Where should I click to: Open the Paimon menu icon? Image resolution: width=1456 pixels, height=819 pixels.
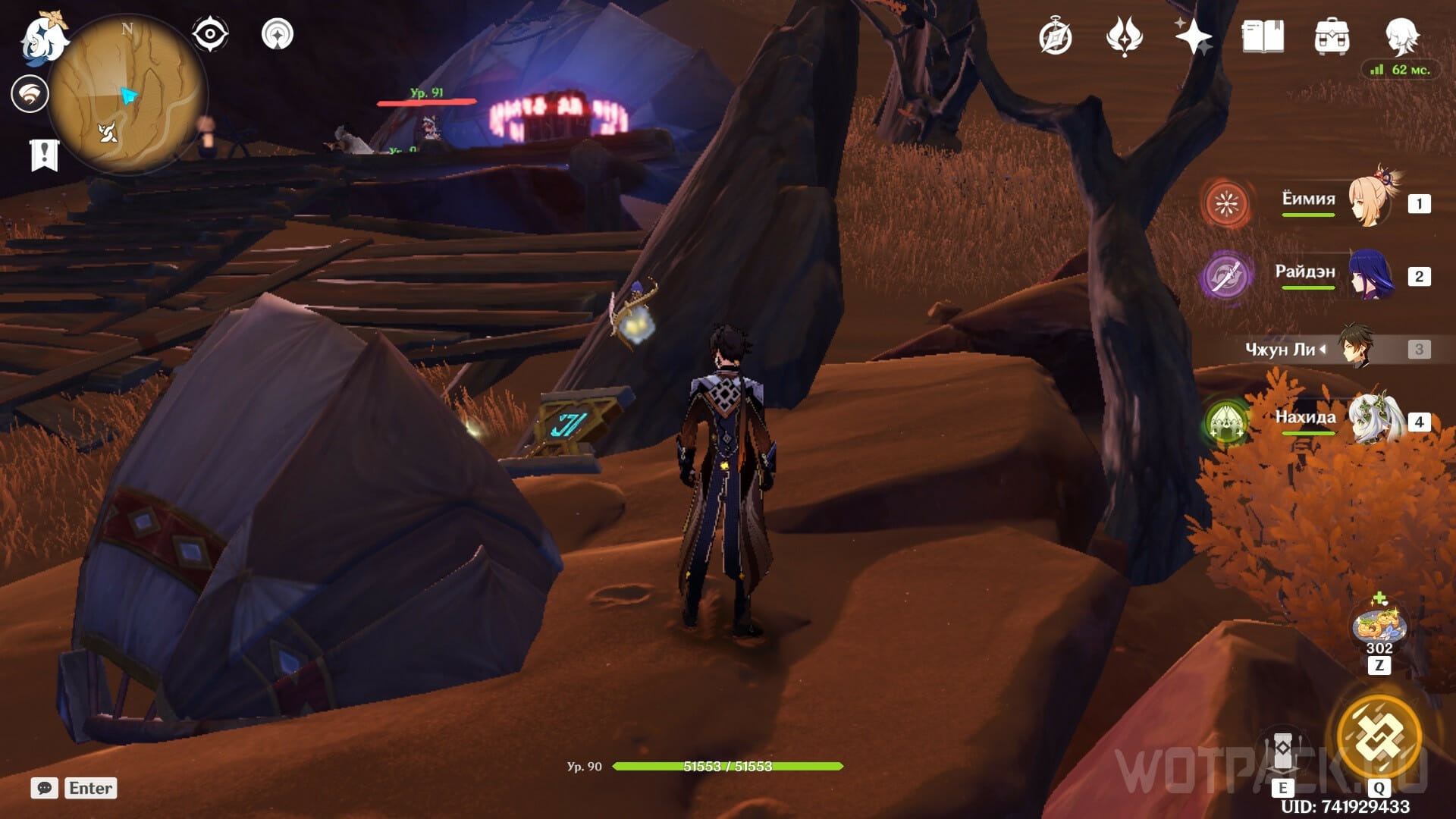click(x=44, y=38)
